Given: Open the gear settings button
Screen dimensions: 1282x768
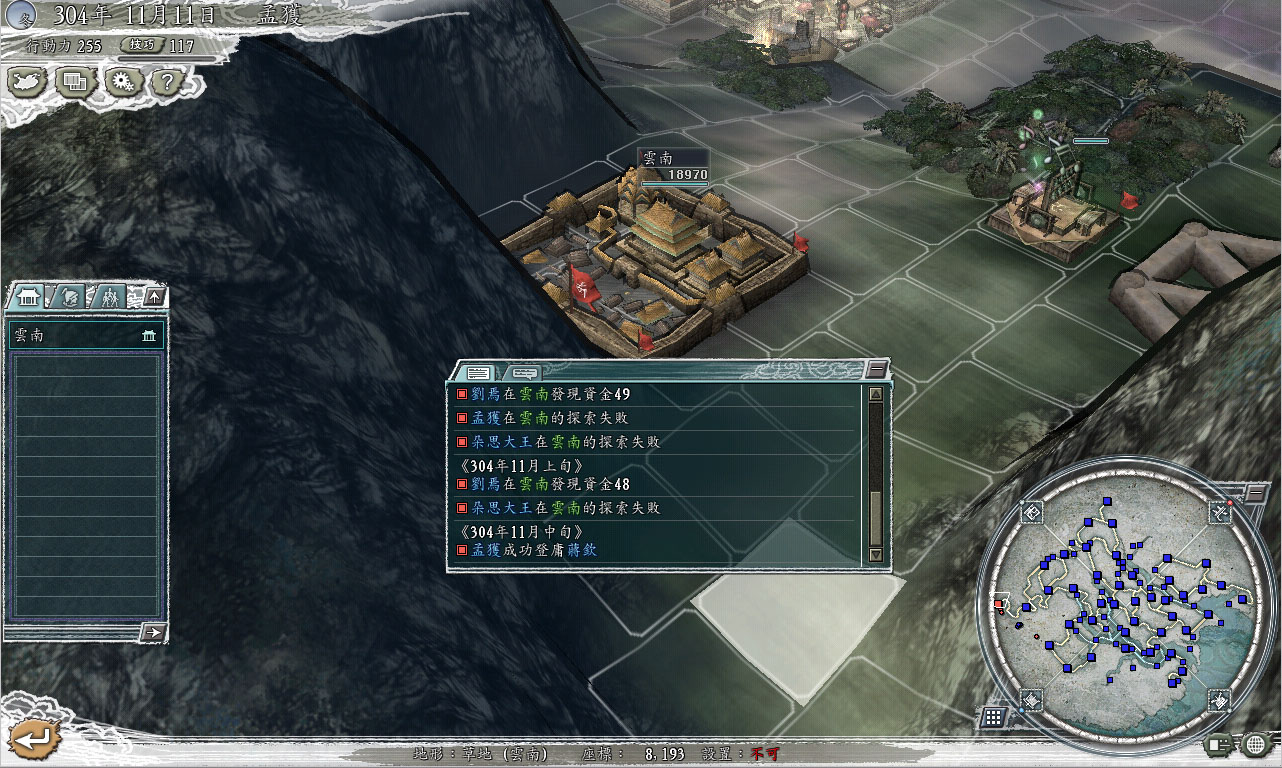Looking at the screenshot, I should coord(122,82).
